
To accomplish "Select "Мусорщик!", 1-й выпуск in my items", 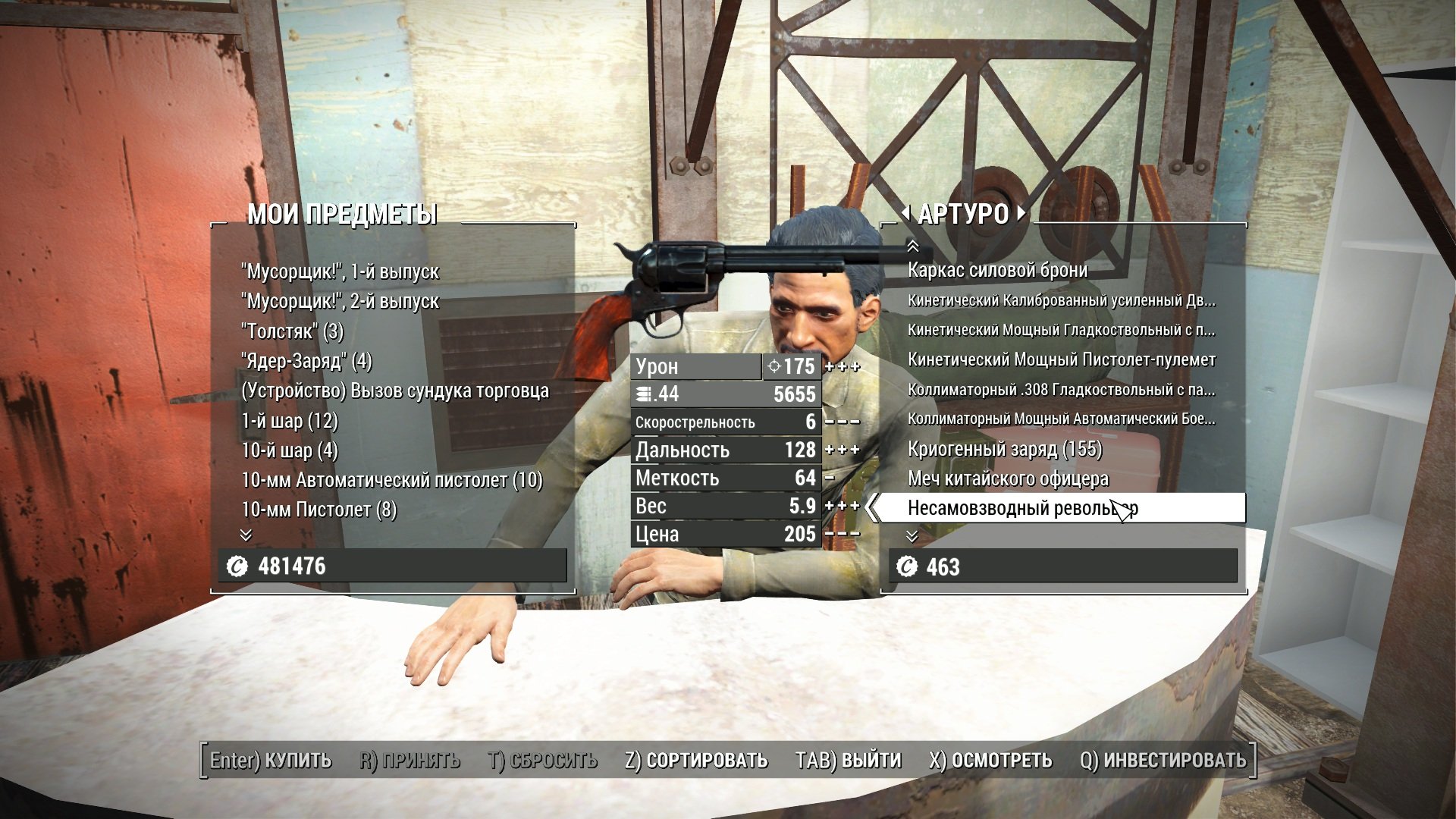I will [340, 271].
